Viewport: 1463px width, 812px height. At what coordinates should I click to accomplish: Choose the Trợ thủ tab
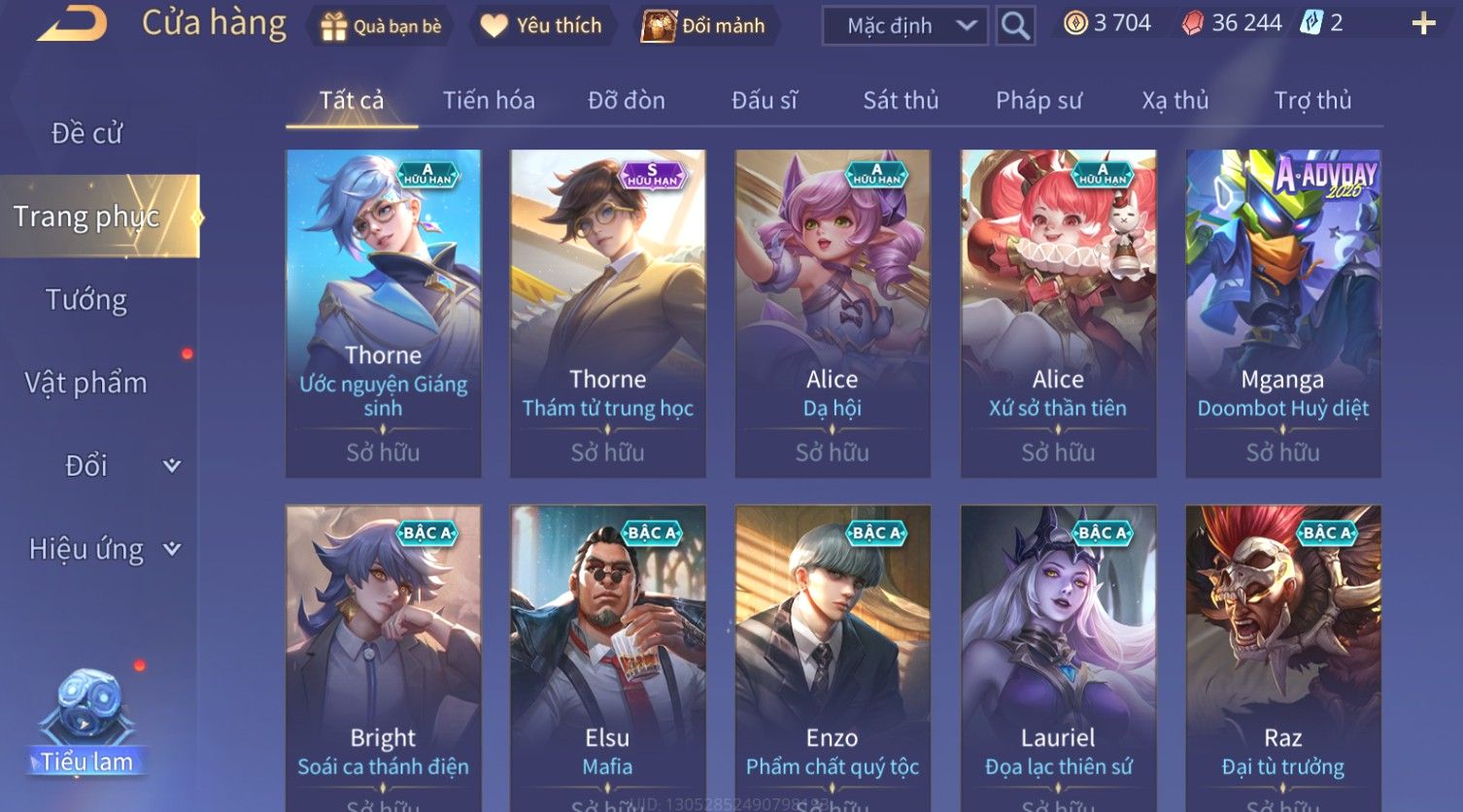coord(1312,100)
